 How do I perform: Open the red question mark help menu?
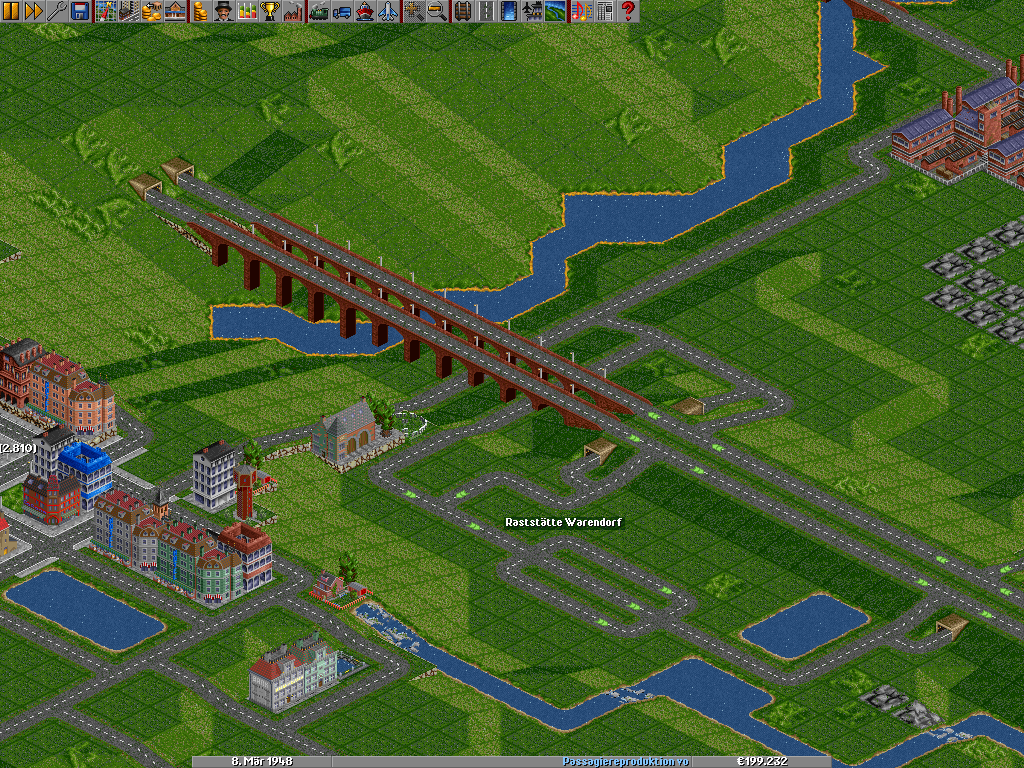tap(628, 11)
